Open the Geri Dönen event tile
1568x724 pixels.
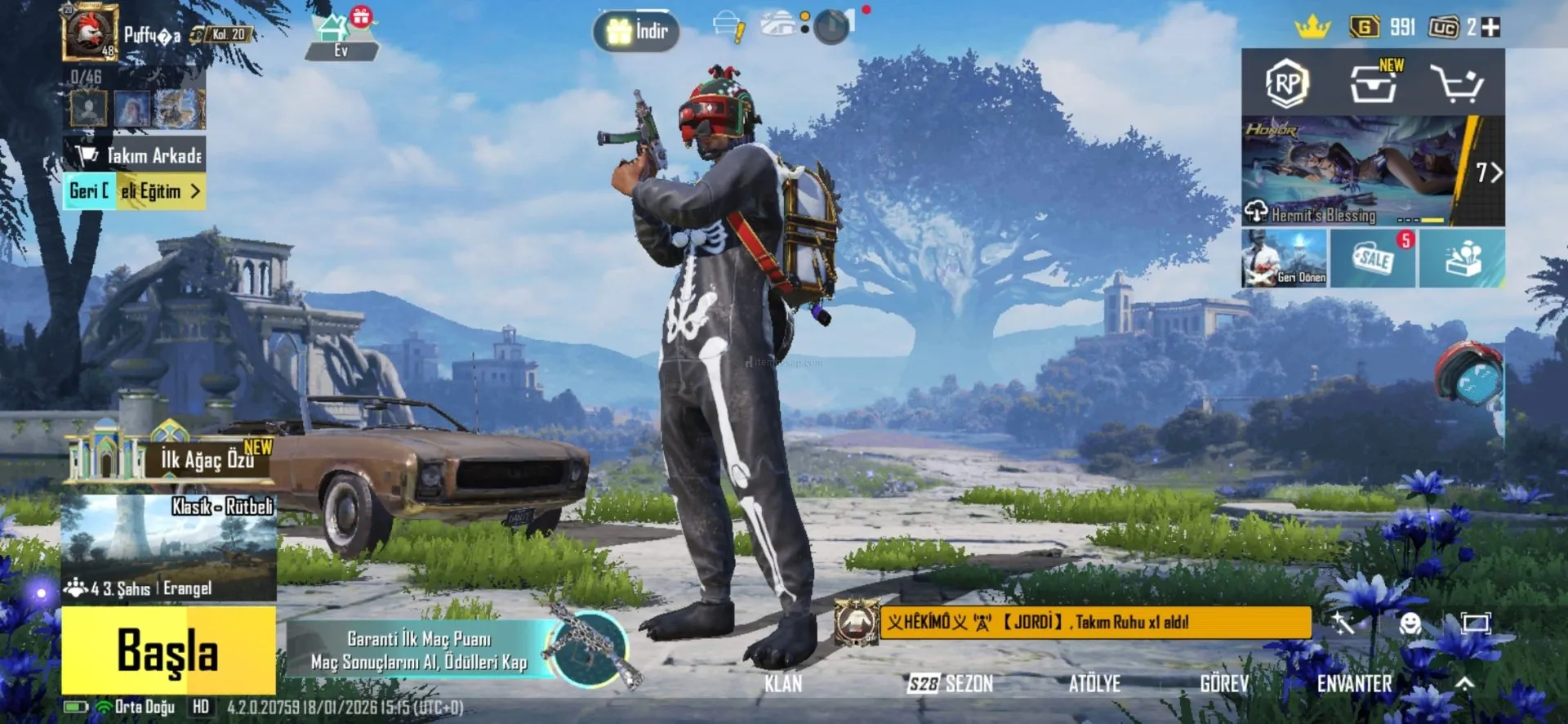click(x=1285, y=258)
